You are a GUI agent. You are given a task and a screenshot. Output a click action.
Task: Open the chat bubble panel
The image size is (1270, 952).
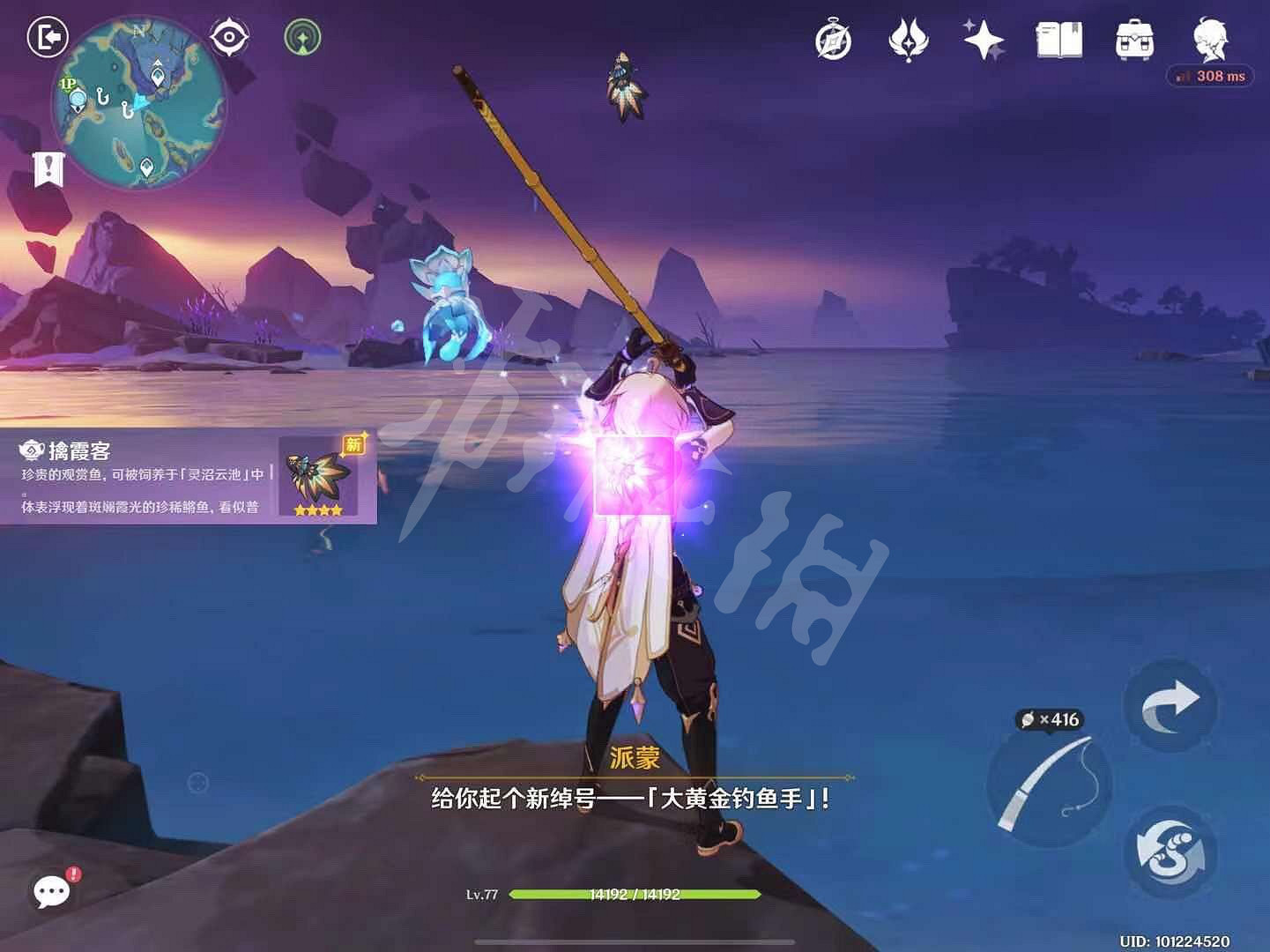(x=51, y=892)
